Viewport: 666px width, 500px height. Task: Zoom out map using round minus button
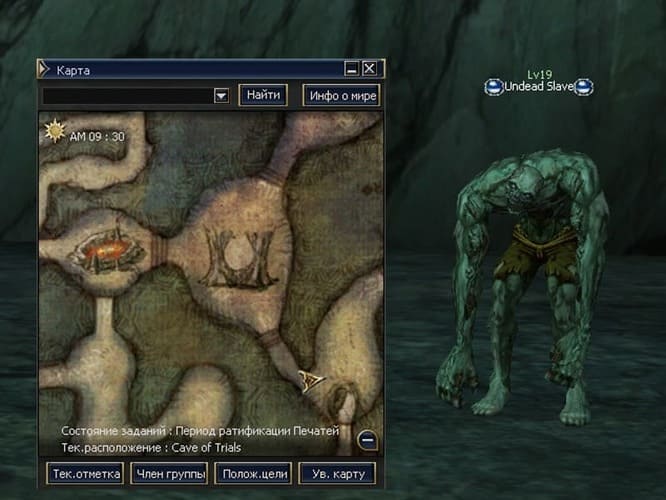(367, 438)
